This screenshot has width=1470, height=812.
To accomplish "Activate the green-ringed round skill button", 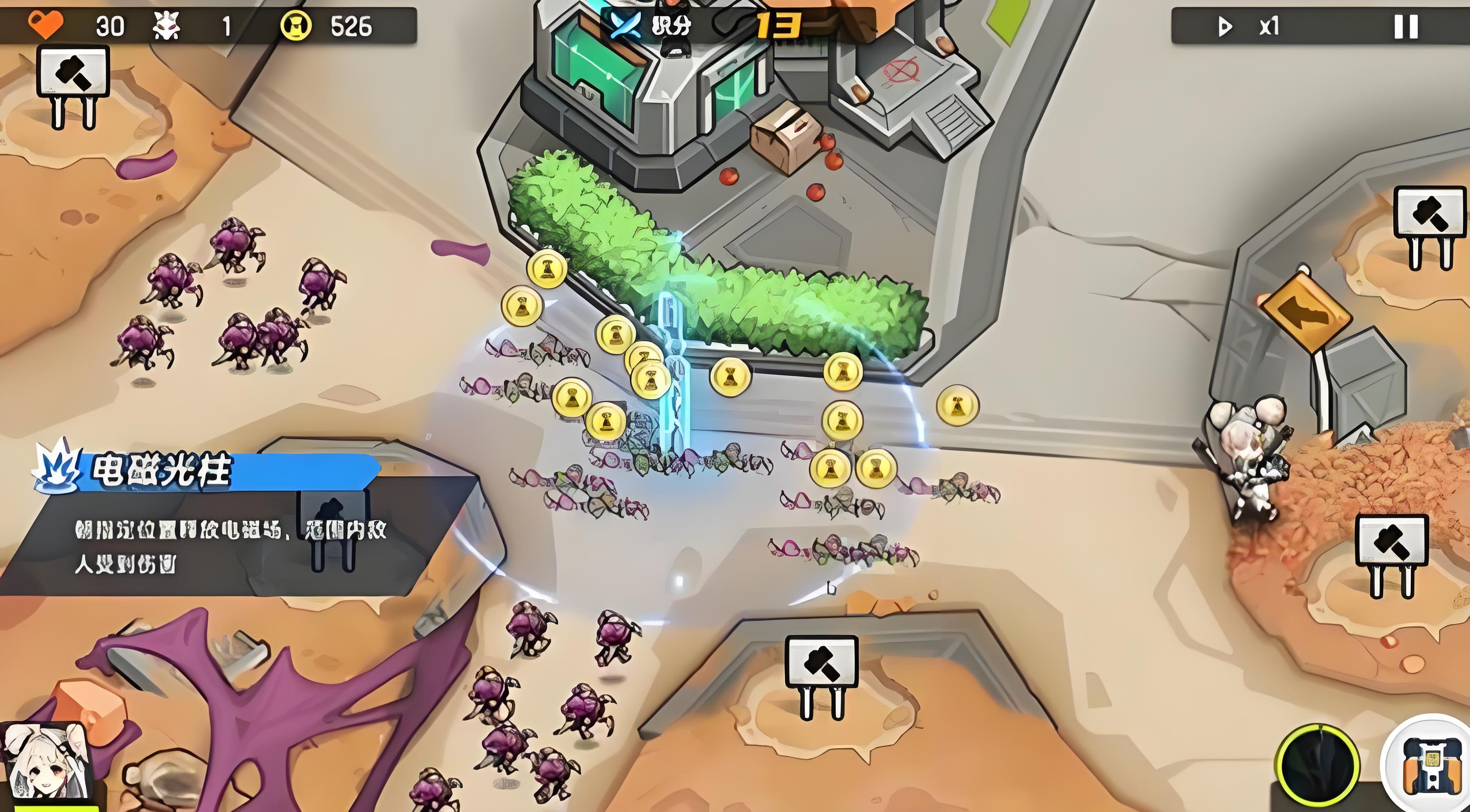I will pyautogui.click(x=1317, y=765).
